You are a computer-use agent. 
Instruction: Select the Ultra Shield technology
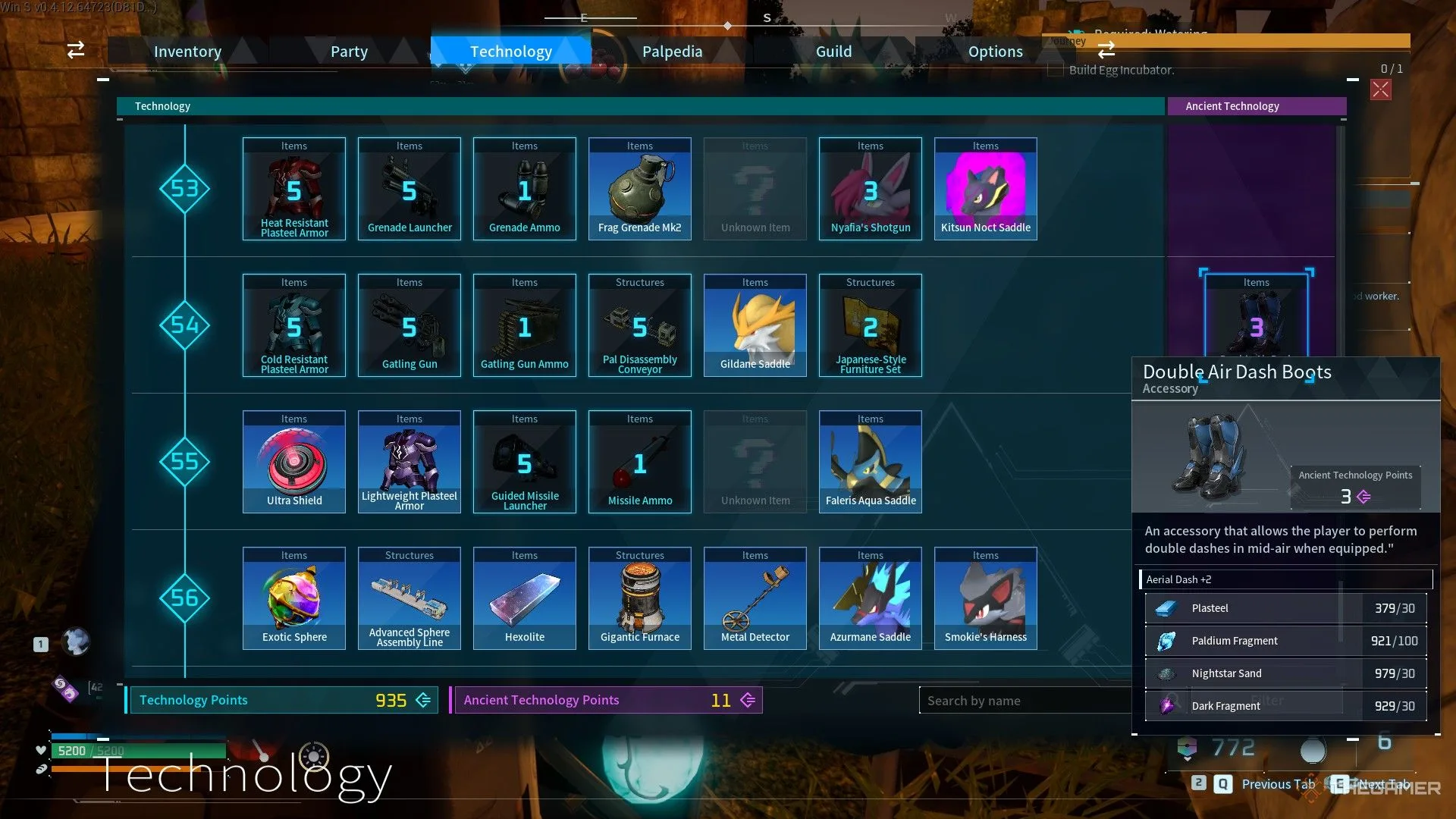[x=294, y=462]
